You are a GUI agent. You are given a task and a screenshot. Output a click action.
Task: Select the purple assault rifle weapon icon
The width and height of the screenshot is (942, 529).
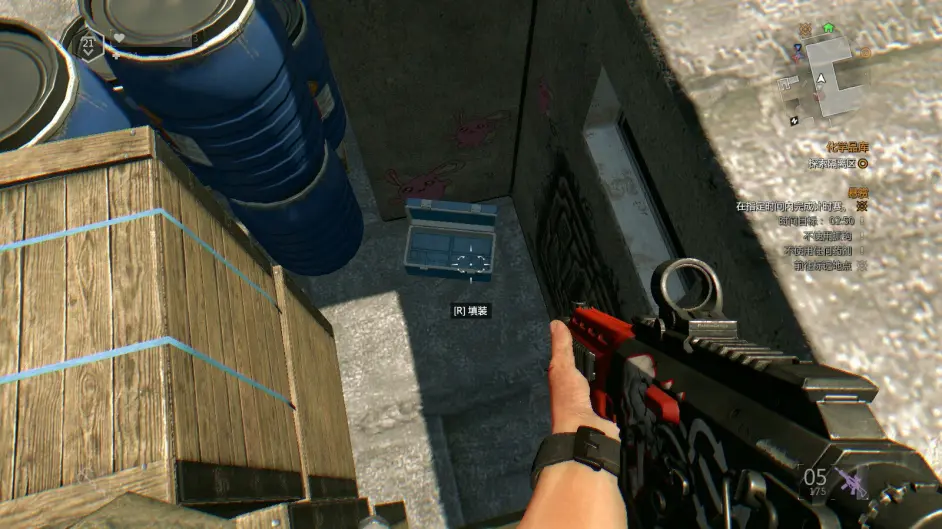tap(853, 482)
